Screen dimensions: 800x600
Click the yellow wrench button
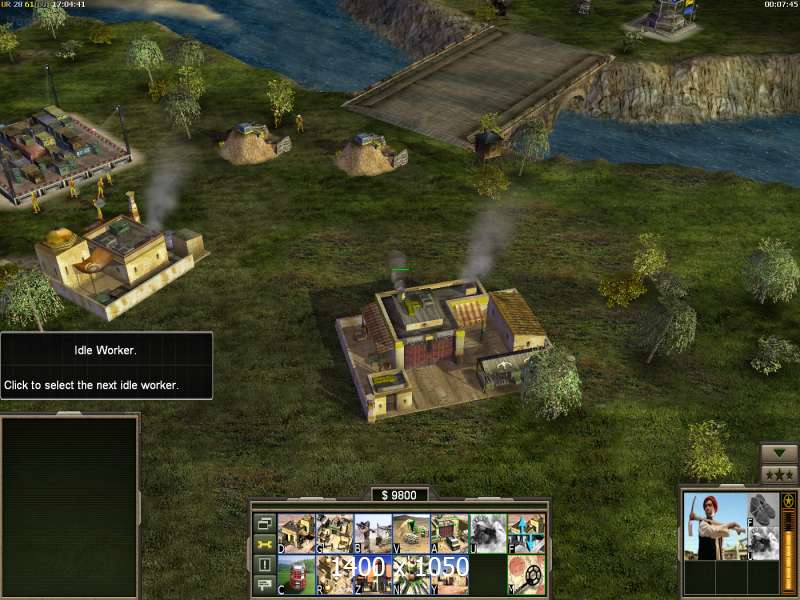coord(265,544)
